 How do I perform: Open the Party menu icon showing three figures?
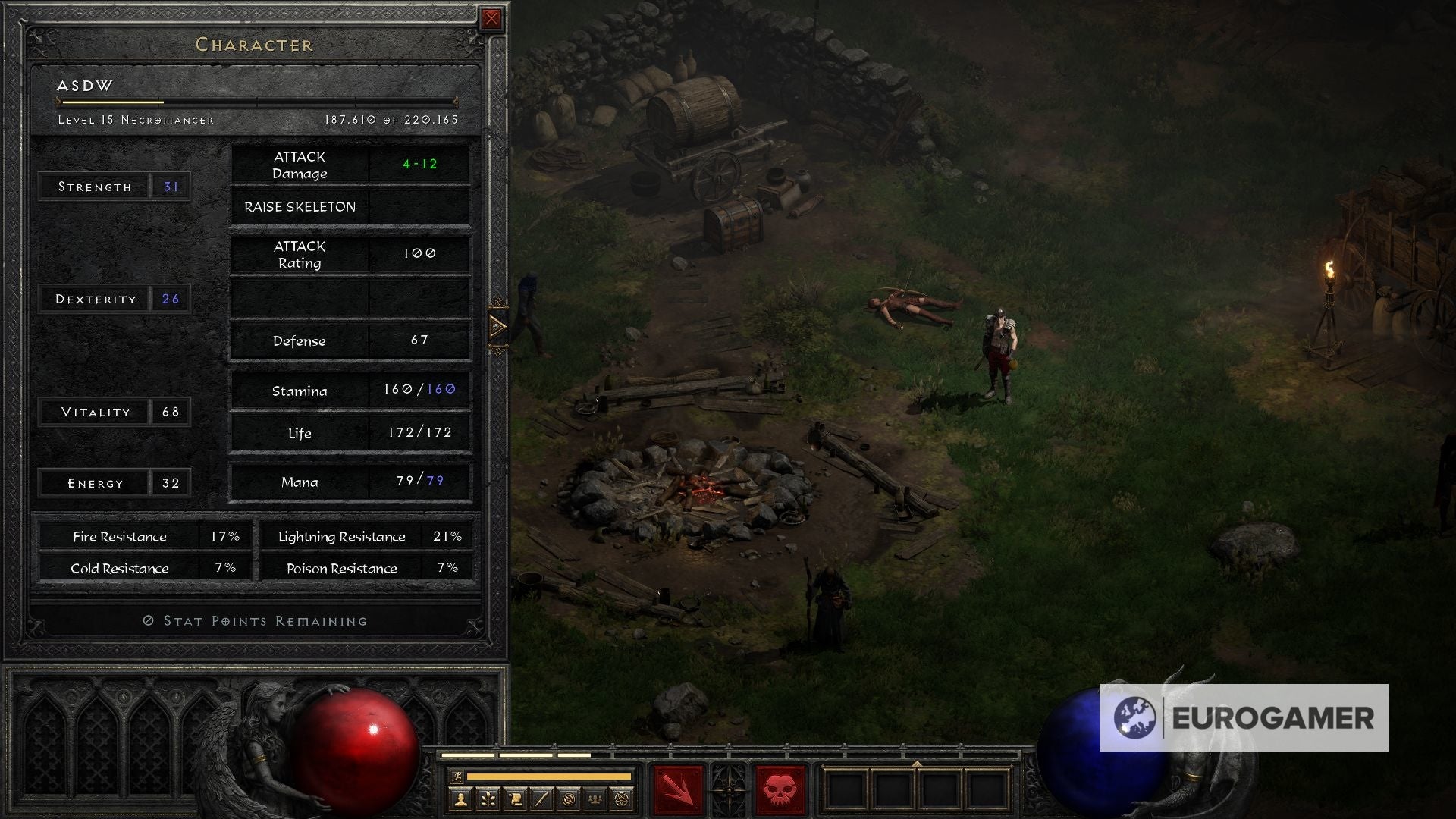pyautogui.click(x=596, y=799)
